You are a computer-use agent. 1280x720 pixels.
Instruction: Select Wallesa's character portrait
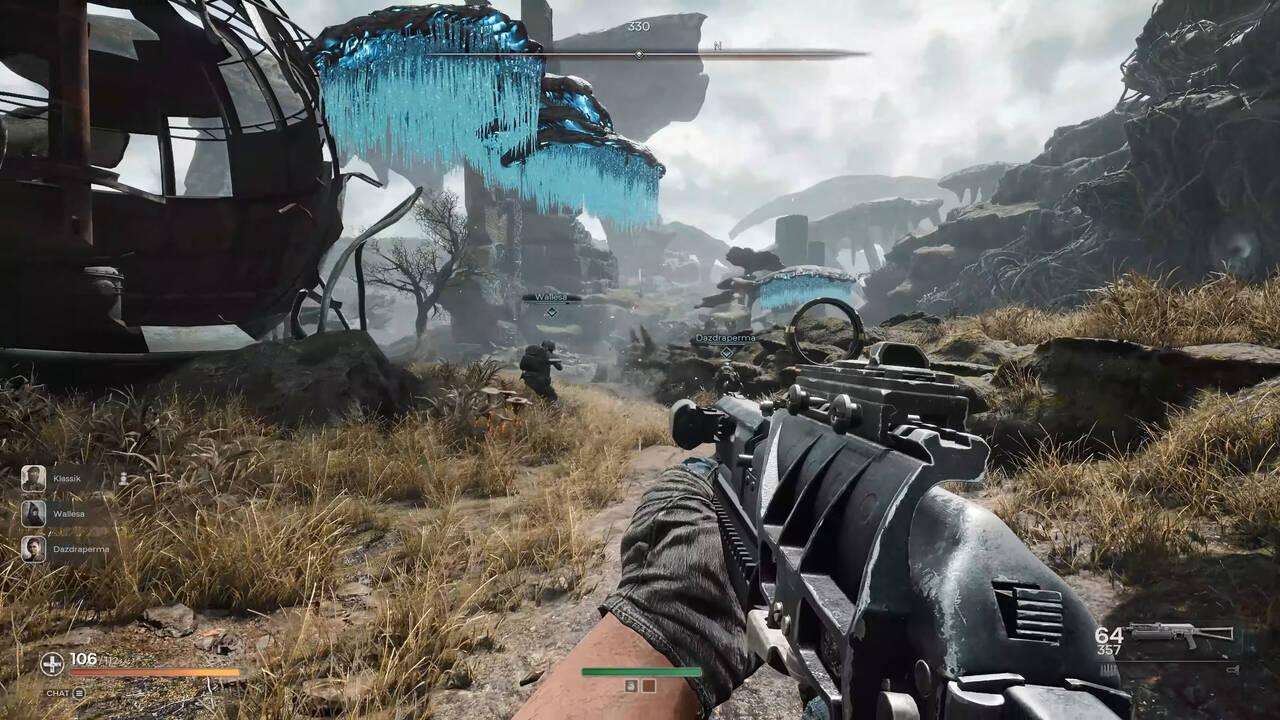34,513
